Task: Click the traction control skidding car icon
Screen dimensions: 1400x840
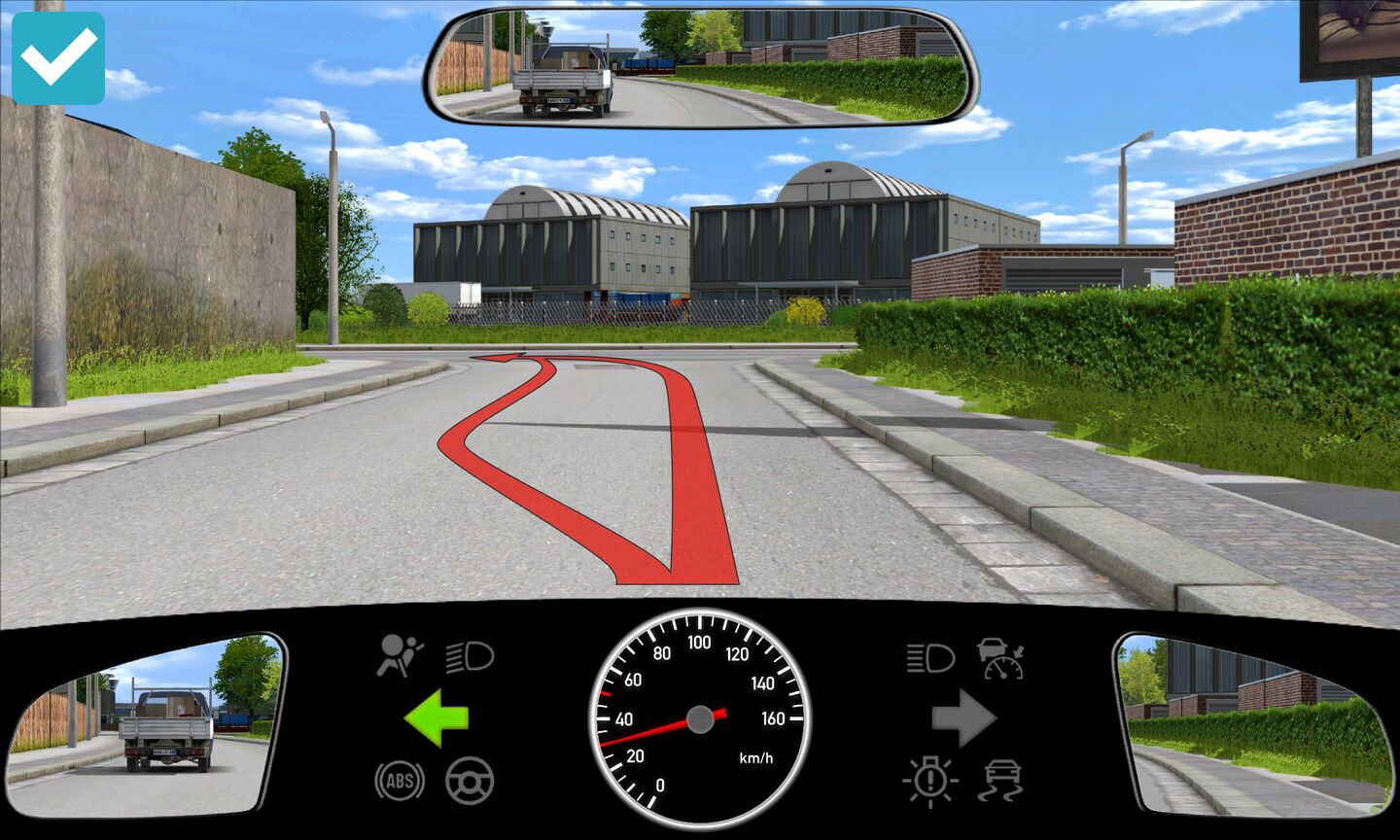Action: (1002, 780)
